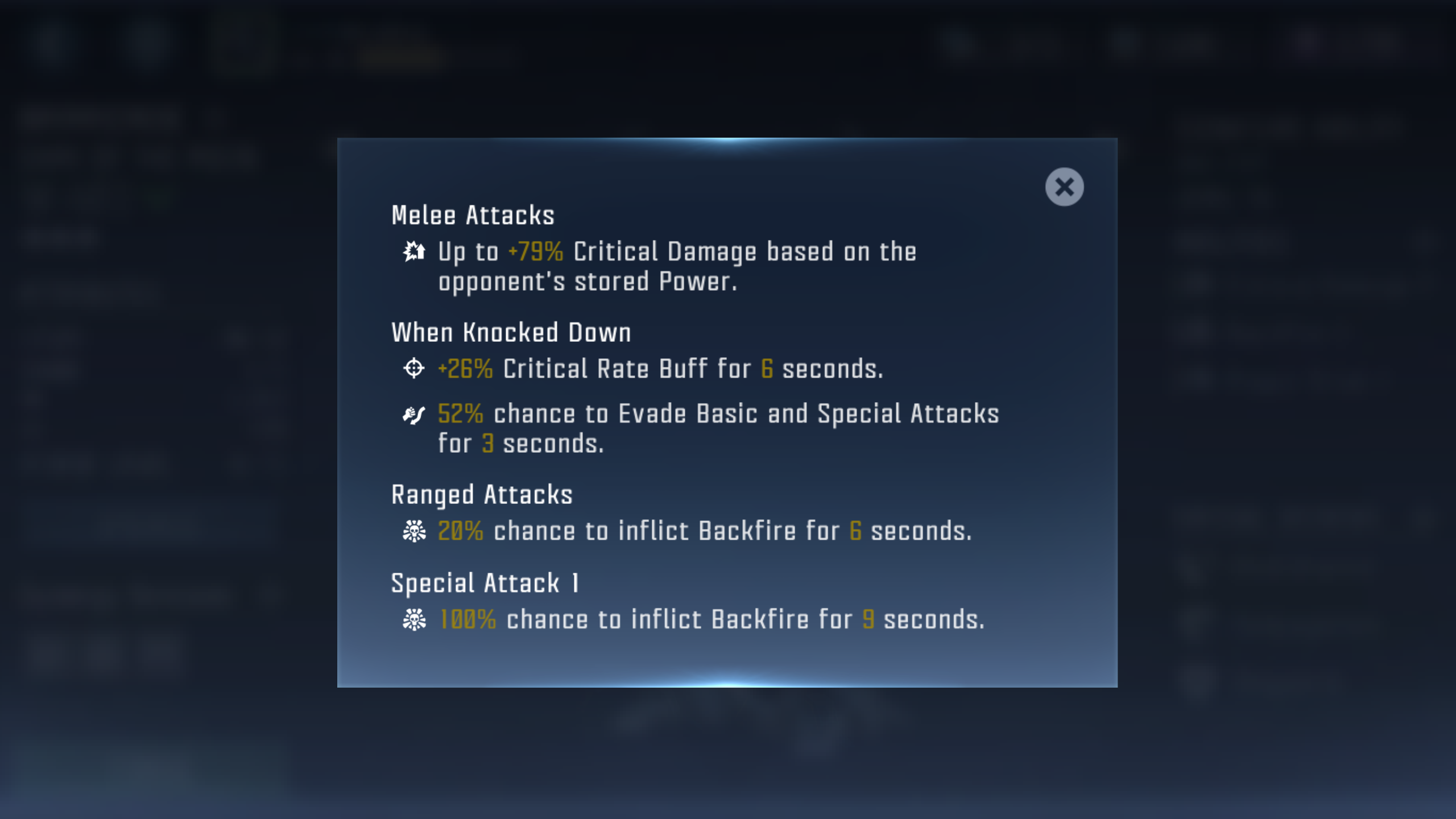1456x819 pixels.
Task: Click the Backfire skull icon under Ranged Attacks
Action: (x=415, y=530)
